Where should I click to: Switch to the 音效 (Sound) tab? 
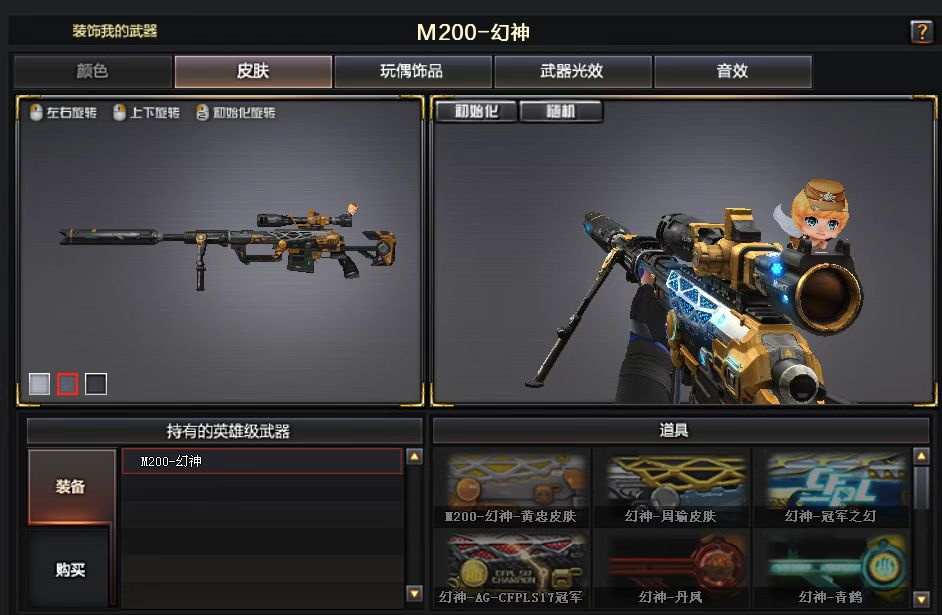[x=732, y=72]
